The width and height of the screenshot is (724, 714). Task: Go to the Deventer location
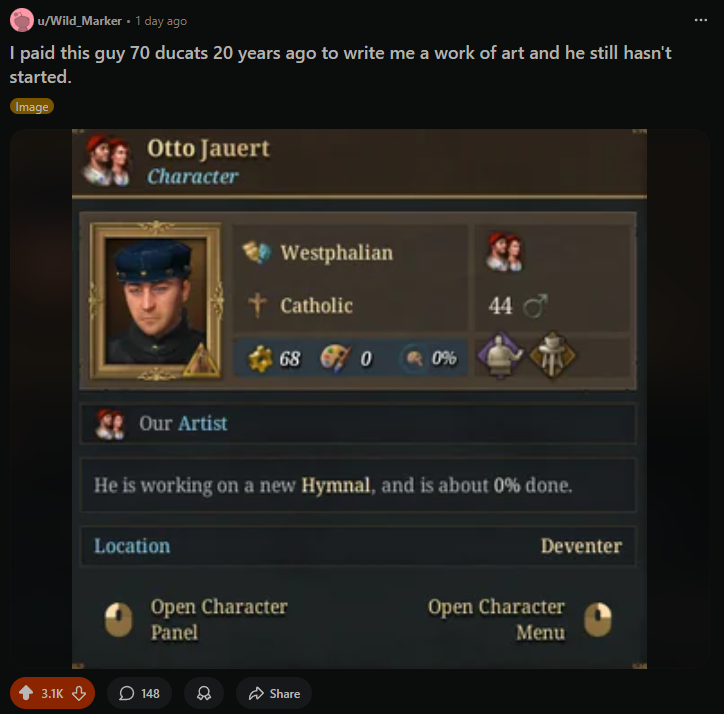[581, 546]
